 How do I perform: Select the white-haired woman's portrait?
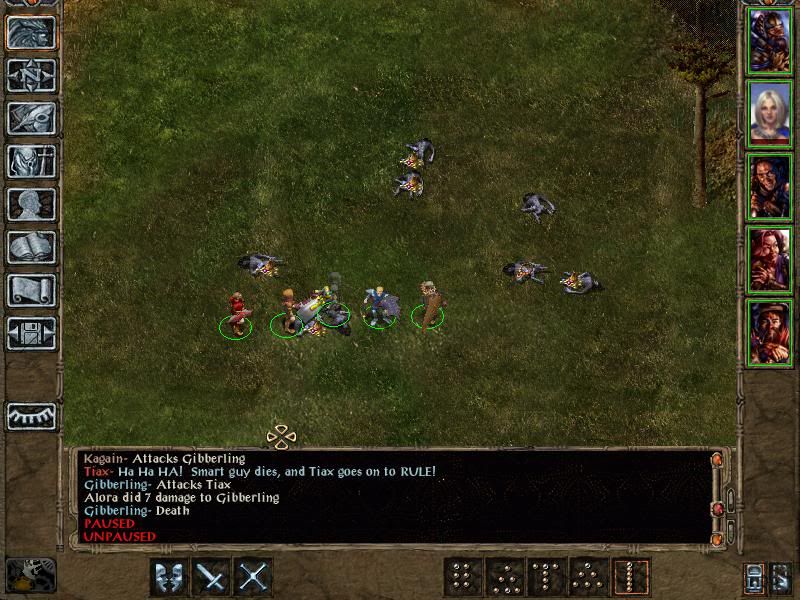coord(770,113)
